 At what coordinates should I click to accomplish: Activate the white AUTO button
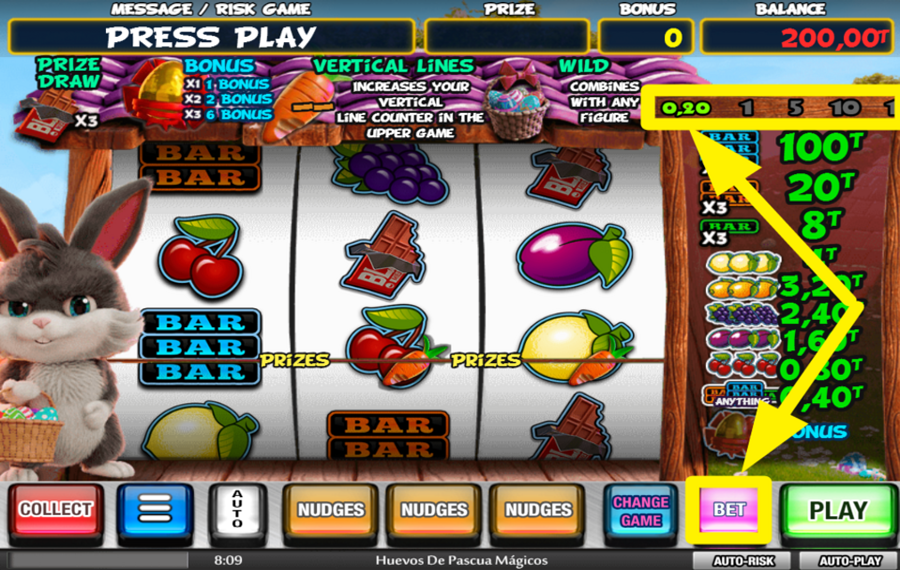point(237,510)
